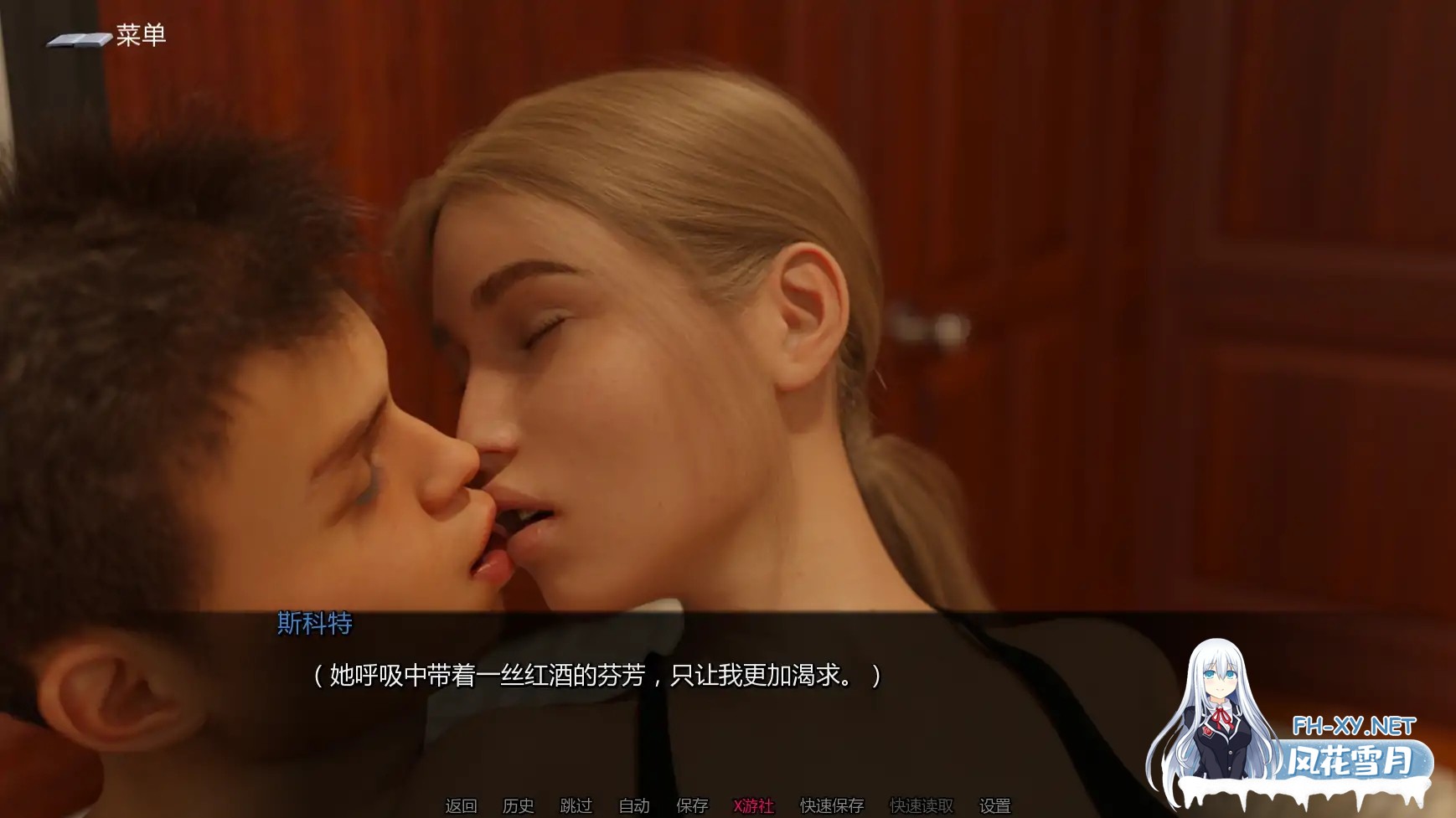Click the speaker name 斯科特
This screenshot has height=818, width=1456.
pyautogui.click(x=314, y=625)
